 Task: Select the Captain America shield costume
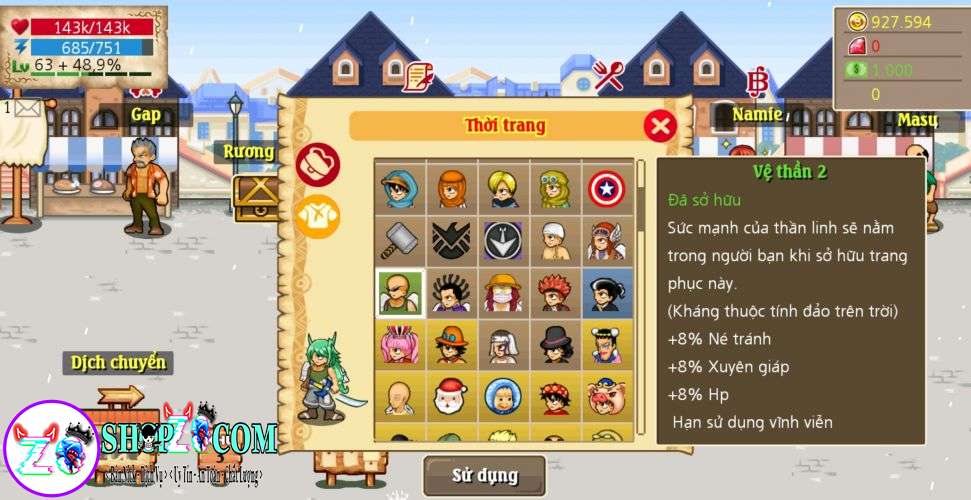(x=607, y=188)
